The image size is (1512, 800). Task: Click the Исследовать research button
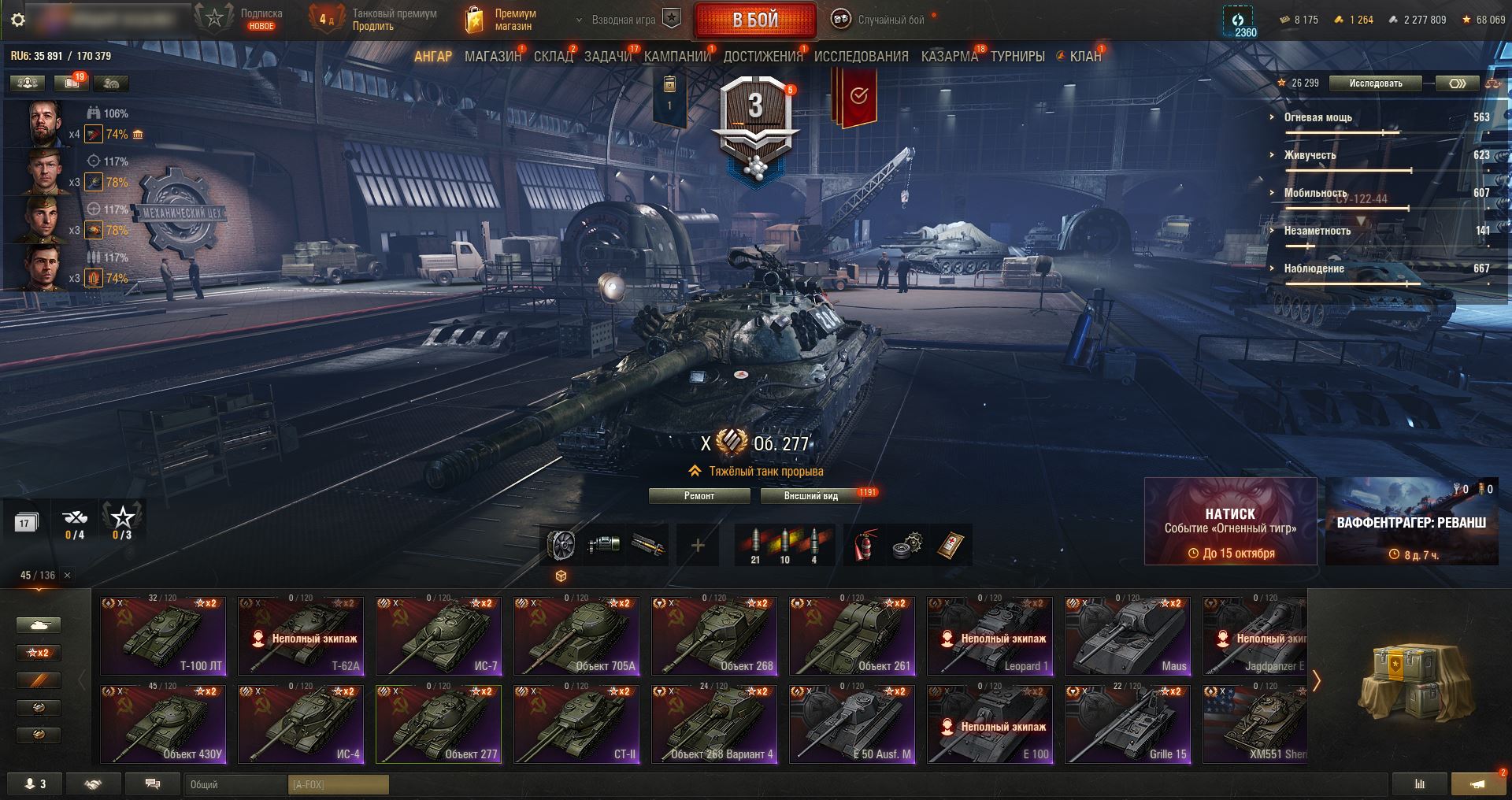coord(1375,83)
